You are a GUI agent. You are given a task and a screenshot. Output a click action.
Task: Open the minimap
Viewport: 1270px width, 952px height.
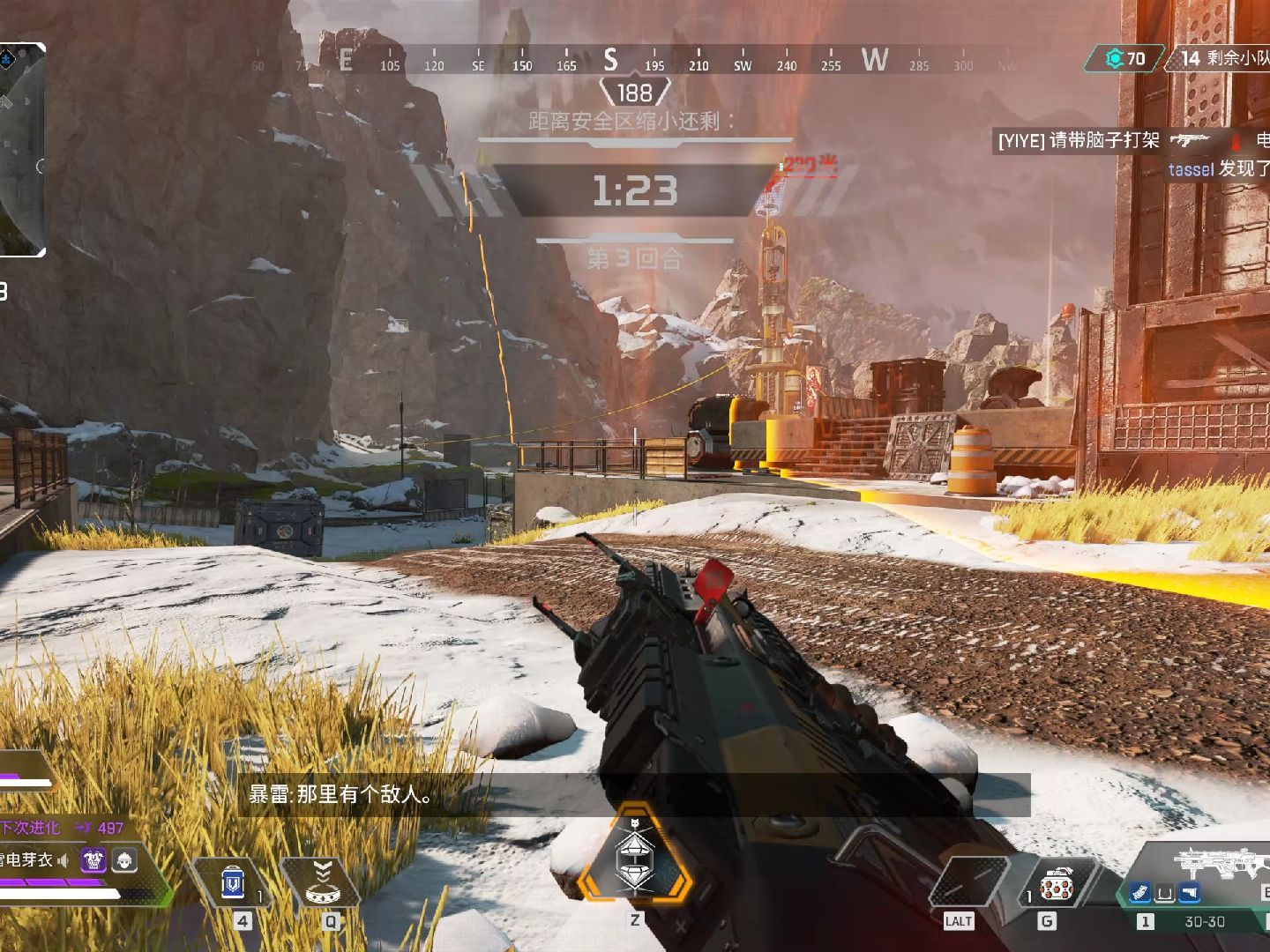21,150
